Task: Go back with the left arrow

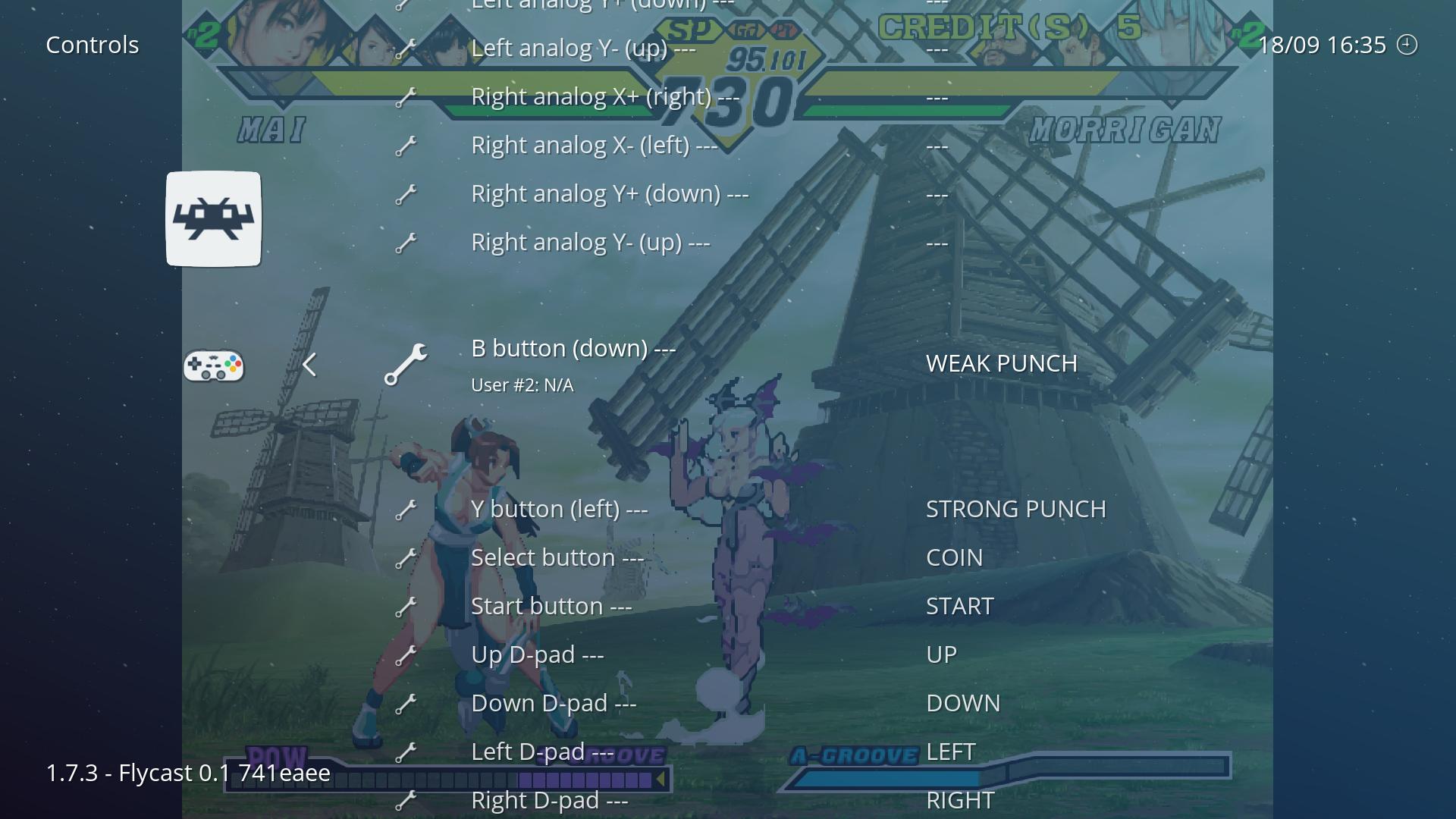Action: (309, 366)
